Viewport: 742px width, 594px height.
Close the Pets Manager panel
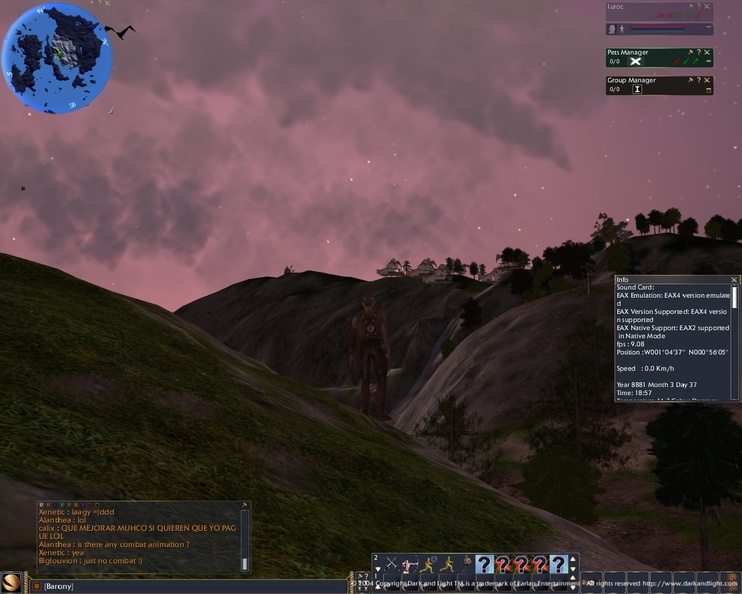pos(708,52)
